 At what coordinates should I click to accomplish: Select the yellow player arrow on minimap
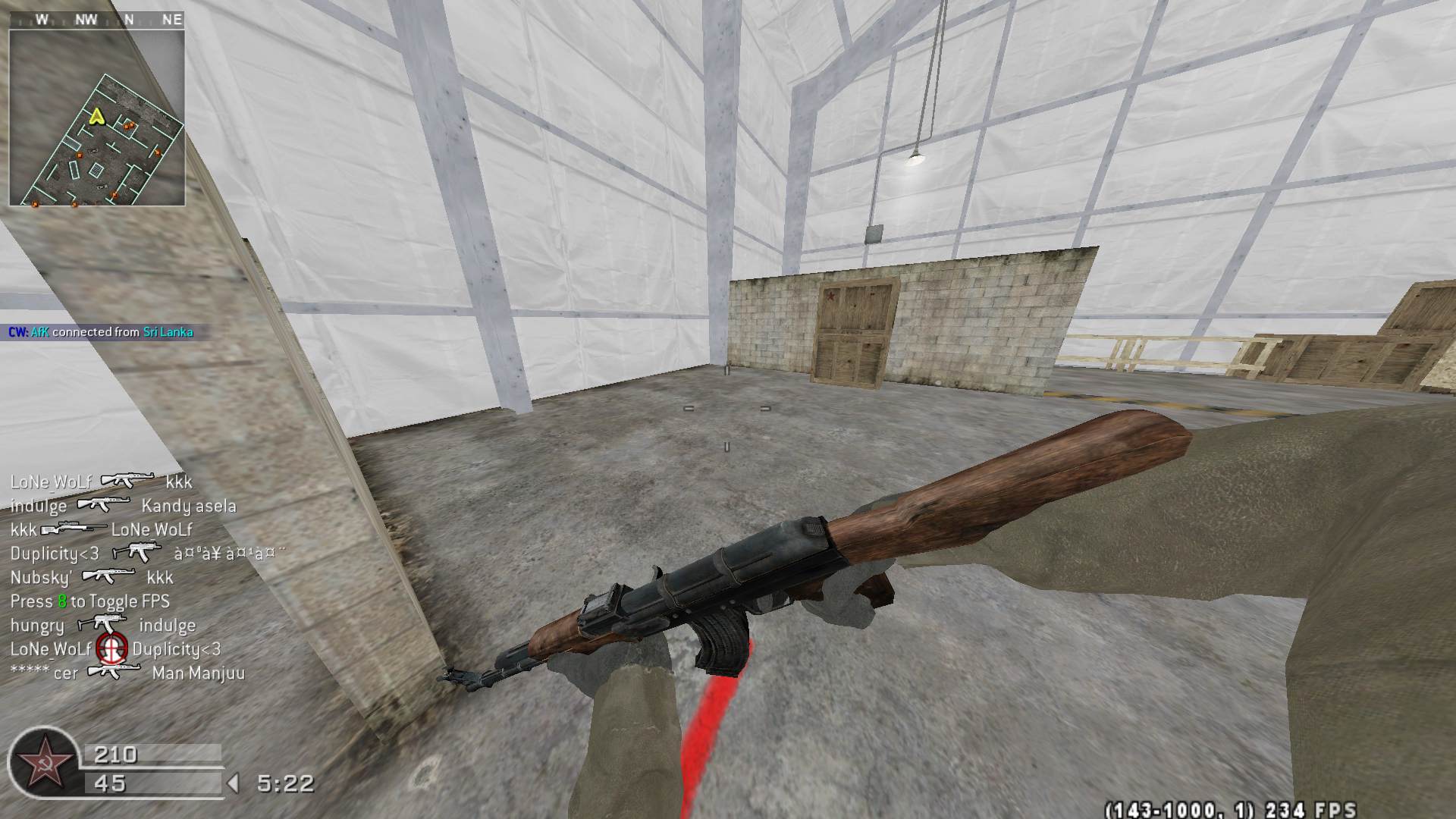(96, 116)
